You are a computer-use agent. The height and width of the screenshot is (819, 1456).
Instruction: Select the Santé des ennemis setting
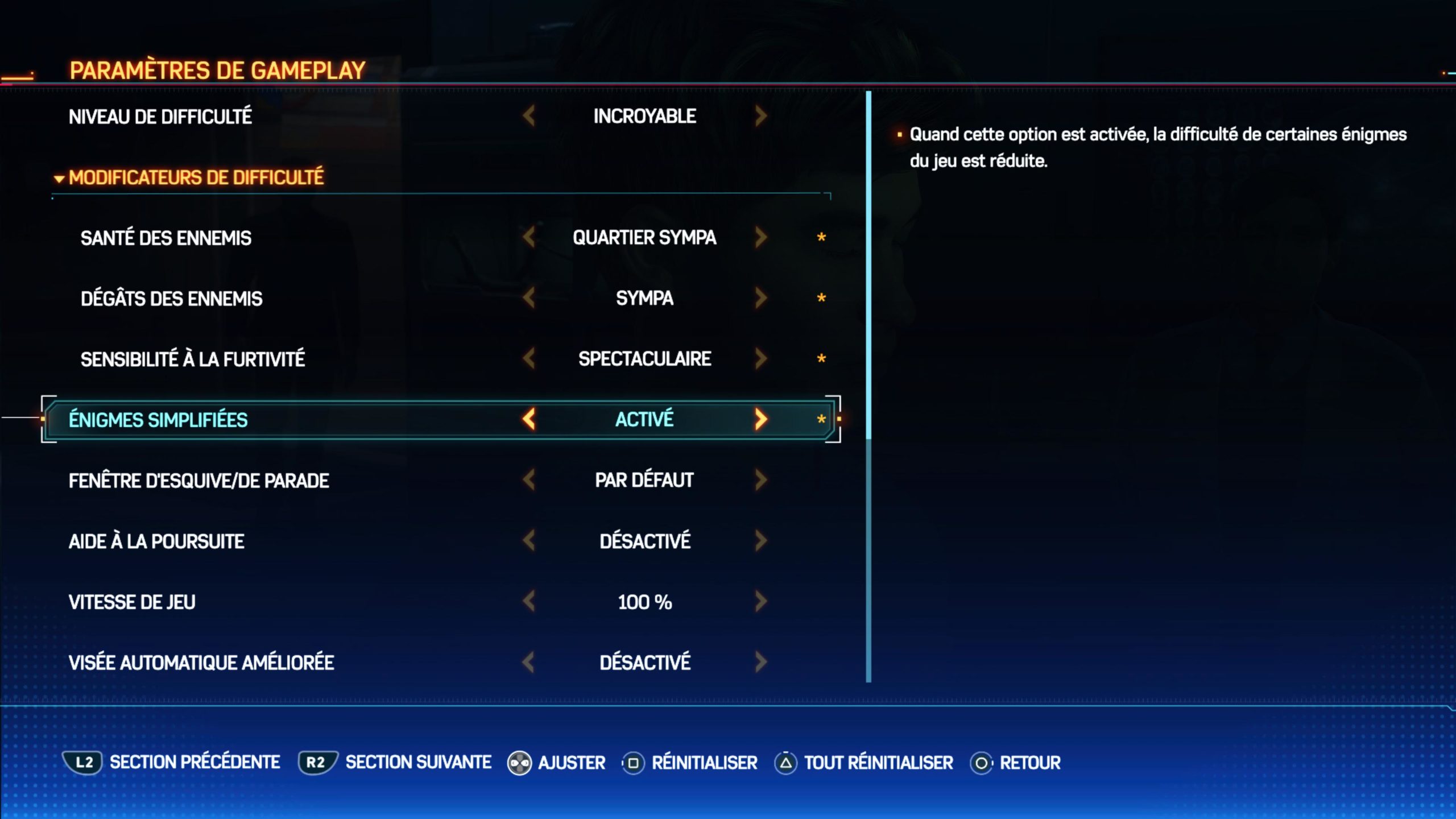point(166,238)
